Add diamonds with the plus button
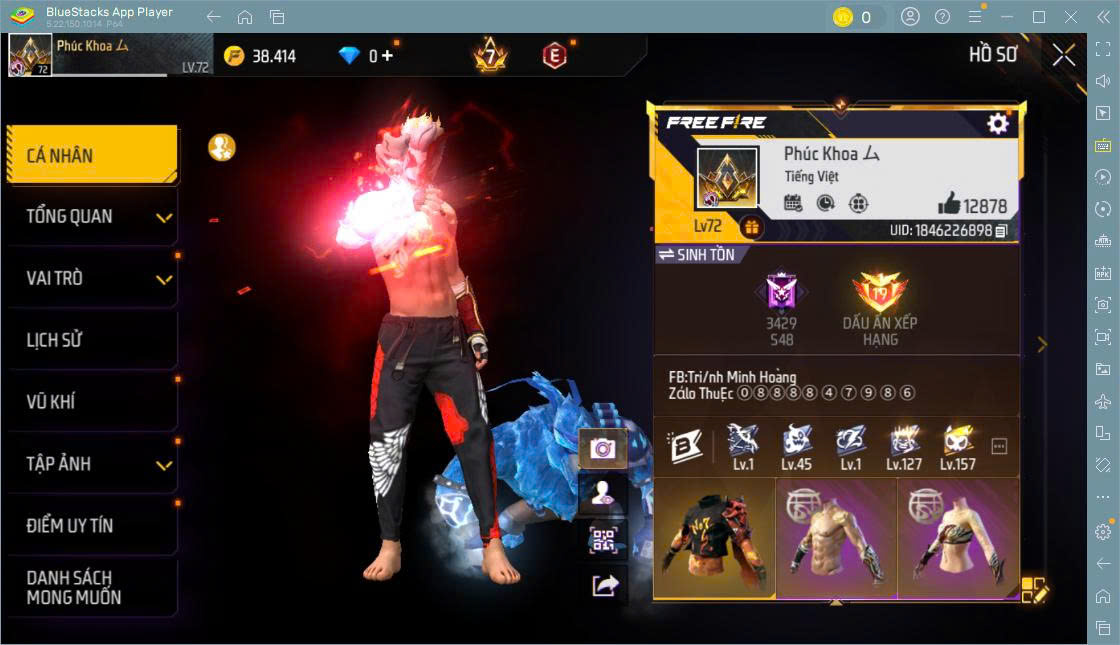This screenshot has height=645, width=1120. [387, 56]
